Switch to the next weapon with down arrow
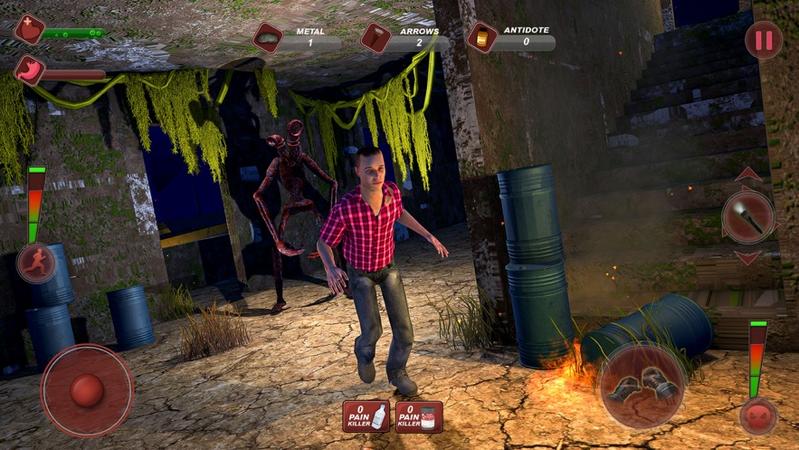Screen dimensions: 799x450 (x=748, y=258)
